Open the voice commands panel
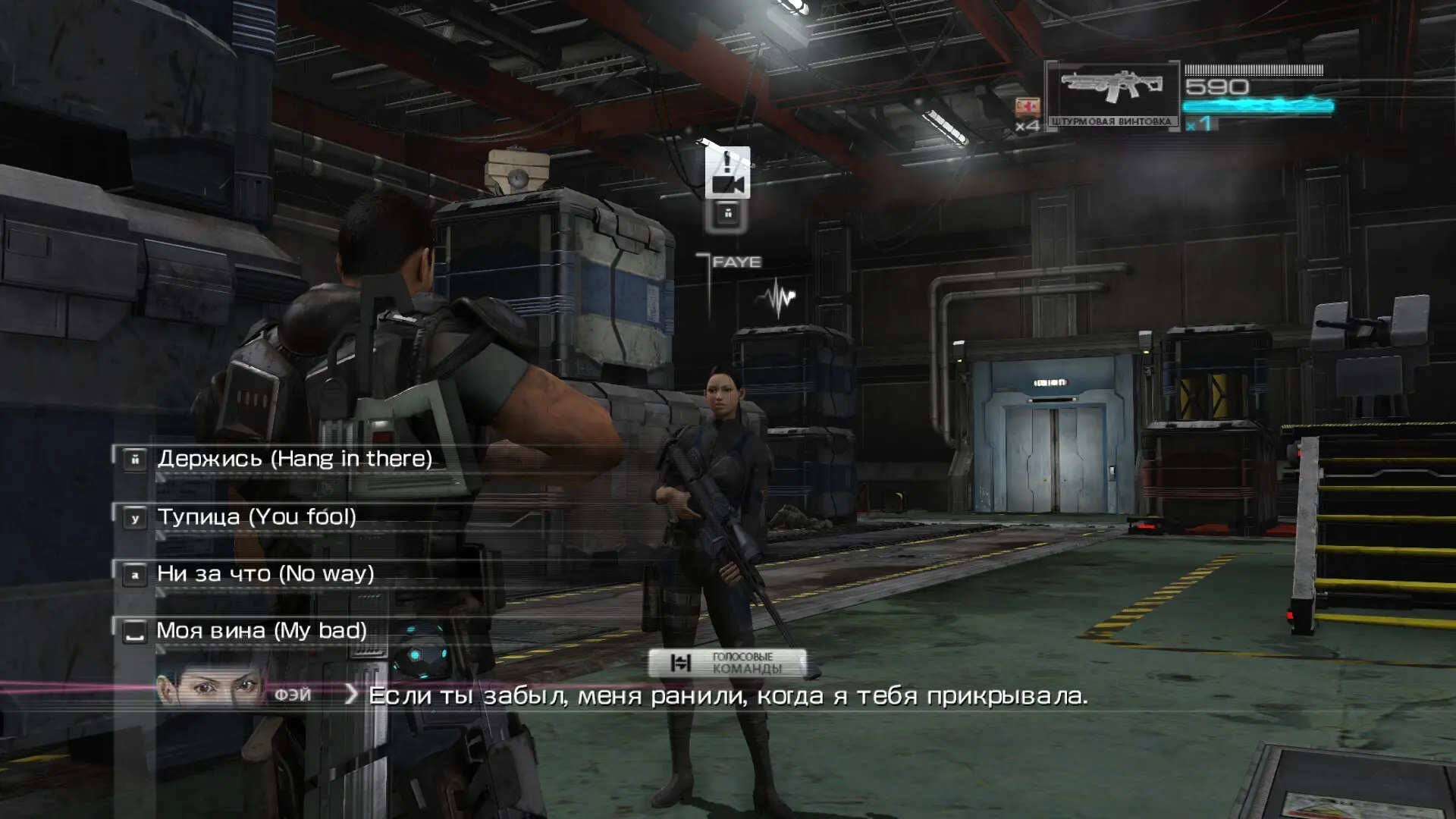The height and width of the screenshot is (819, 1456). pos(727,664)
